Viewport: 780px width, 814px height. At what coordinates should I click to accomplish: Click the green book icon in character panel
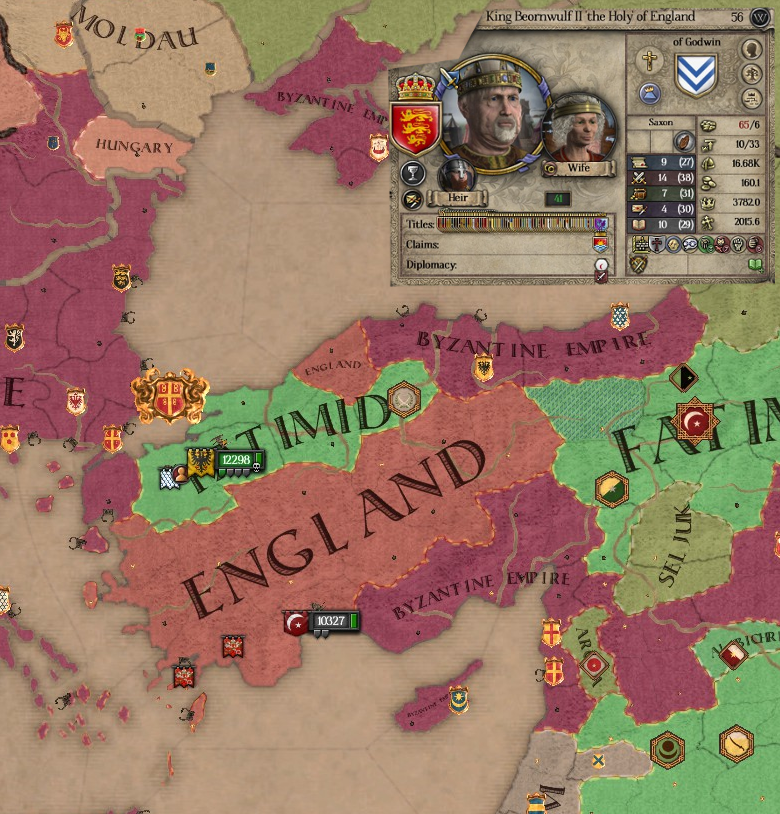(756, 264)
